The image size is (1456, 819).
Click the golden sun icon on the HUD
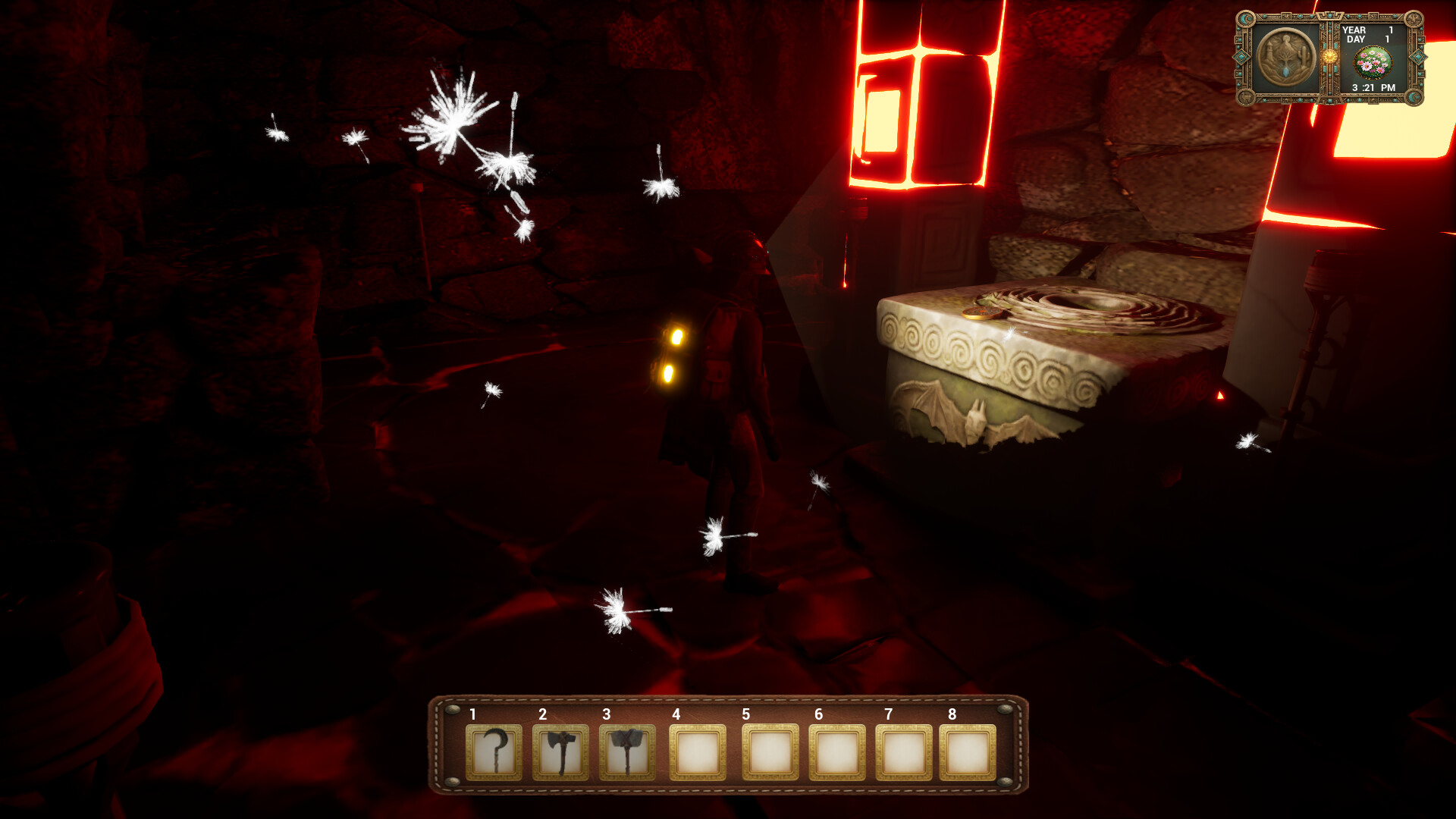(x=1330, y=58)
